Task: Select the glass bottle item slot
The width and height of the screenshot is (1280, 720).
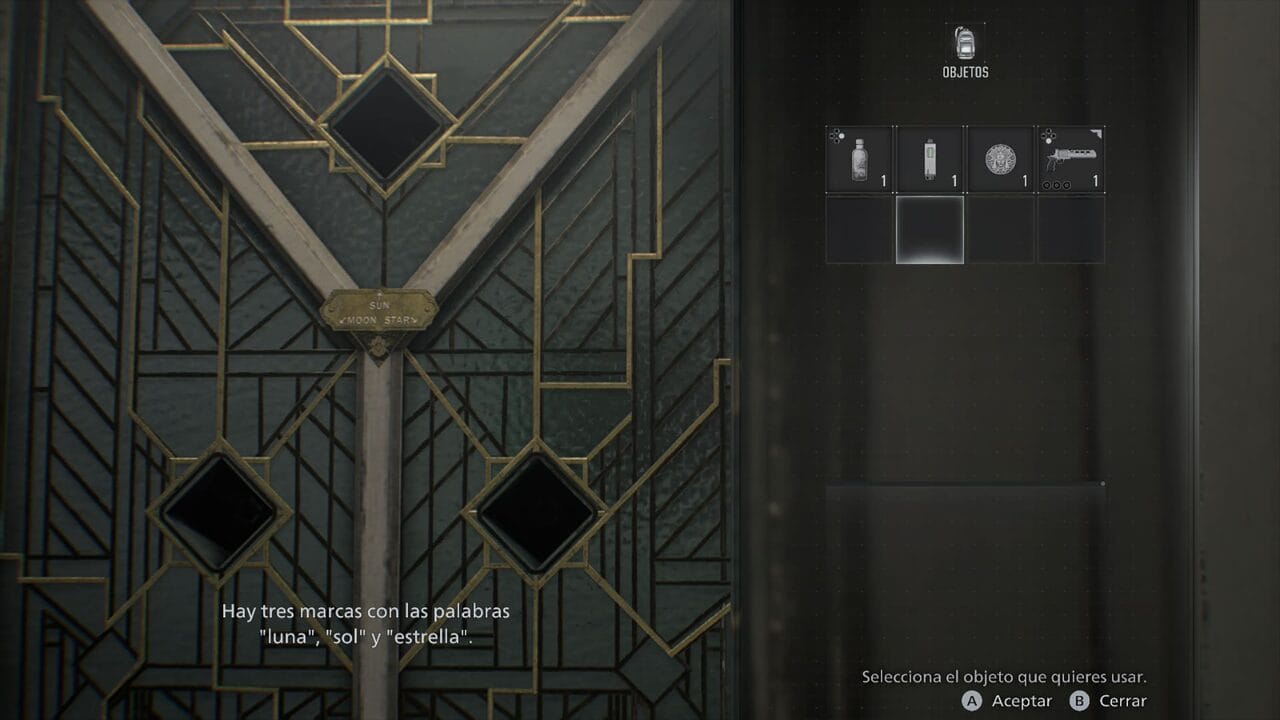Action: coord(859,159)
